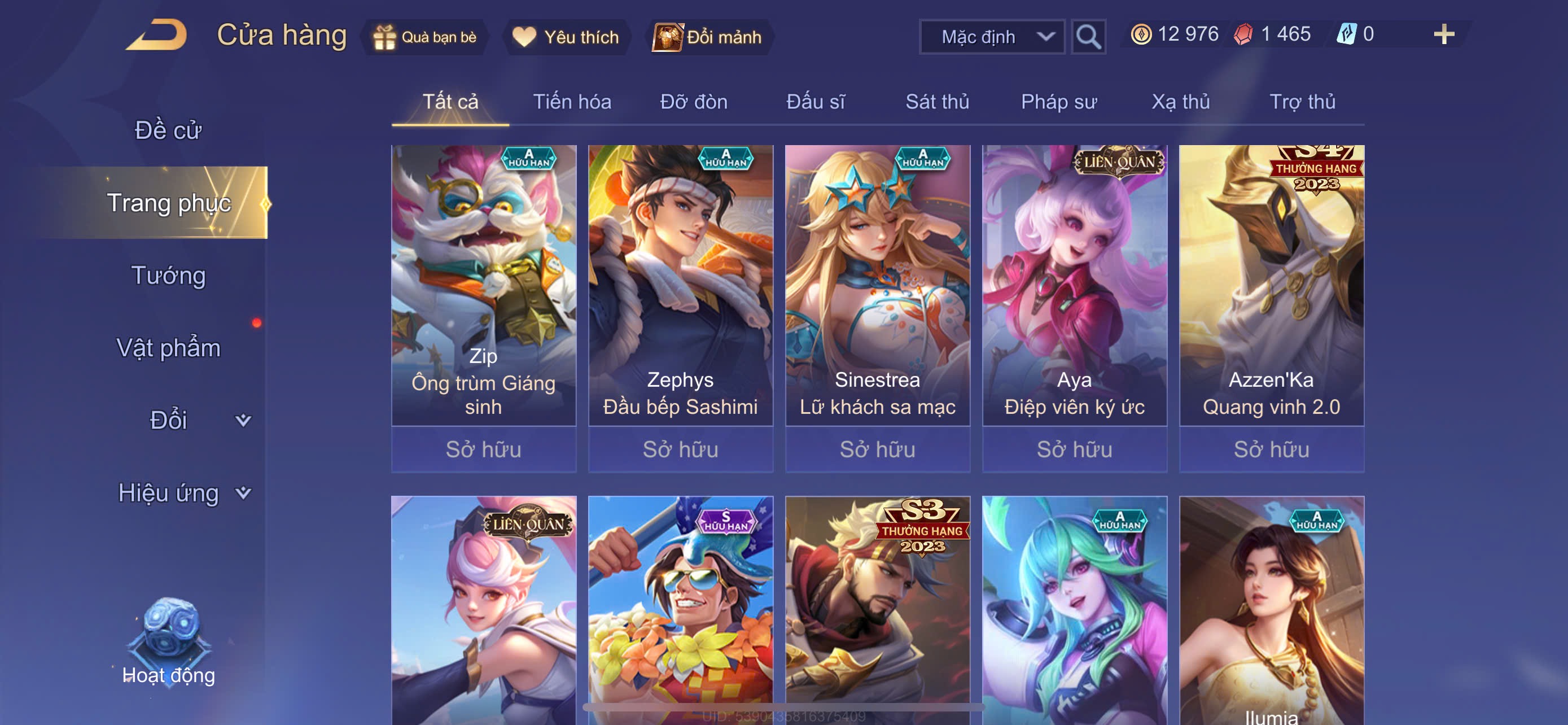Choose the Azzen'Ka Quang vinh 2.0 skin
This screenshot has height=725, width=1568.
pos(1271,286)
